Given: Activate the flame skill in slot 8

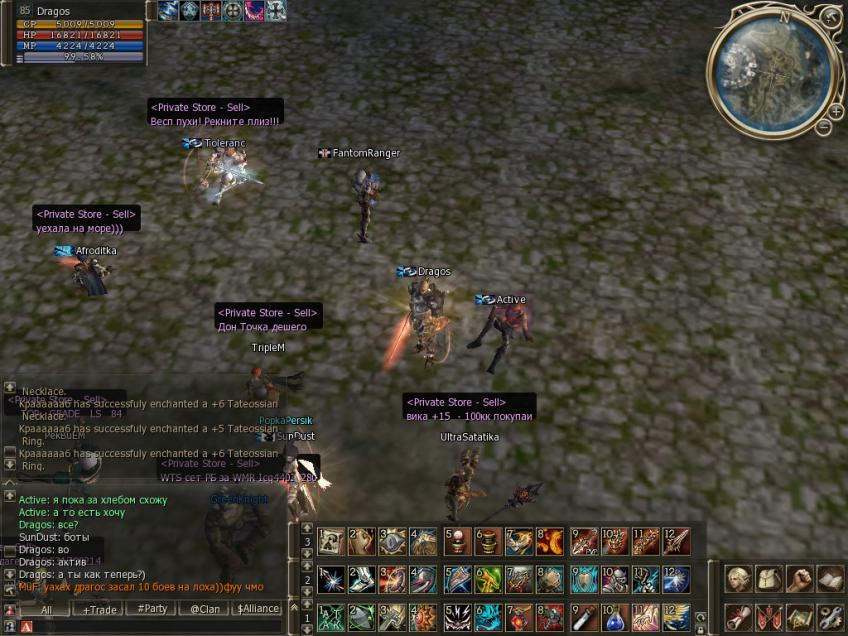Looking at the screenshot, I should 550,541.
